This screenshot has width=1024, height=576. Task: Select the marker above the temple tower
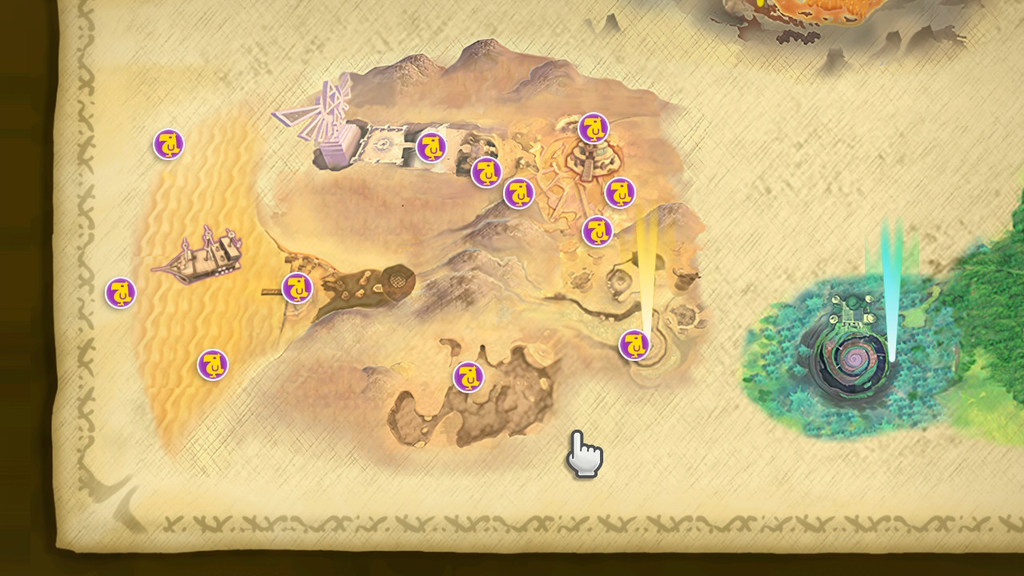coord(593,128)
